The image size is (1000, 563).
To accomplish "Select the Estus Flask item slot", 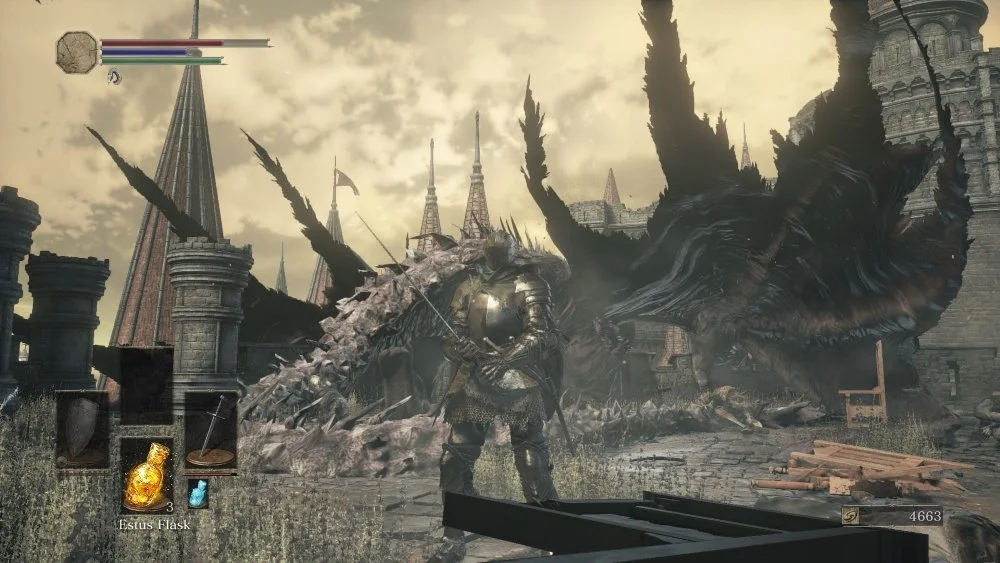I will [x=146, y=476].
